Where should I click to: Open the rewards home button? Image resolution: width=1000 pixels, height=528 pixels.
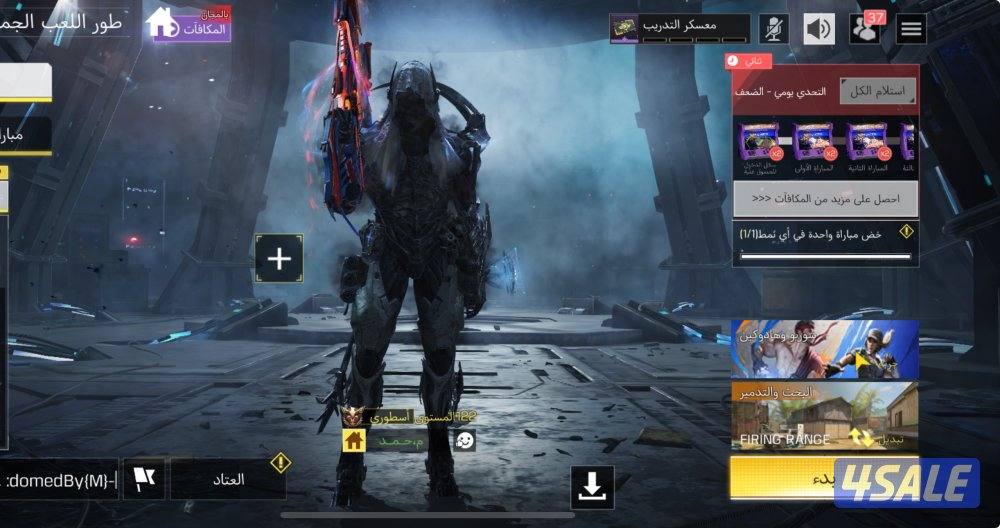(x=189, y=24)
